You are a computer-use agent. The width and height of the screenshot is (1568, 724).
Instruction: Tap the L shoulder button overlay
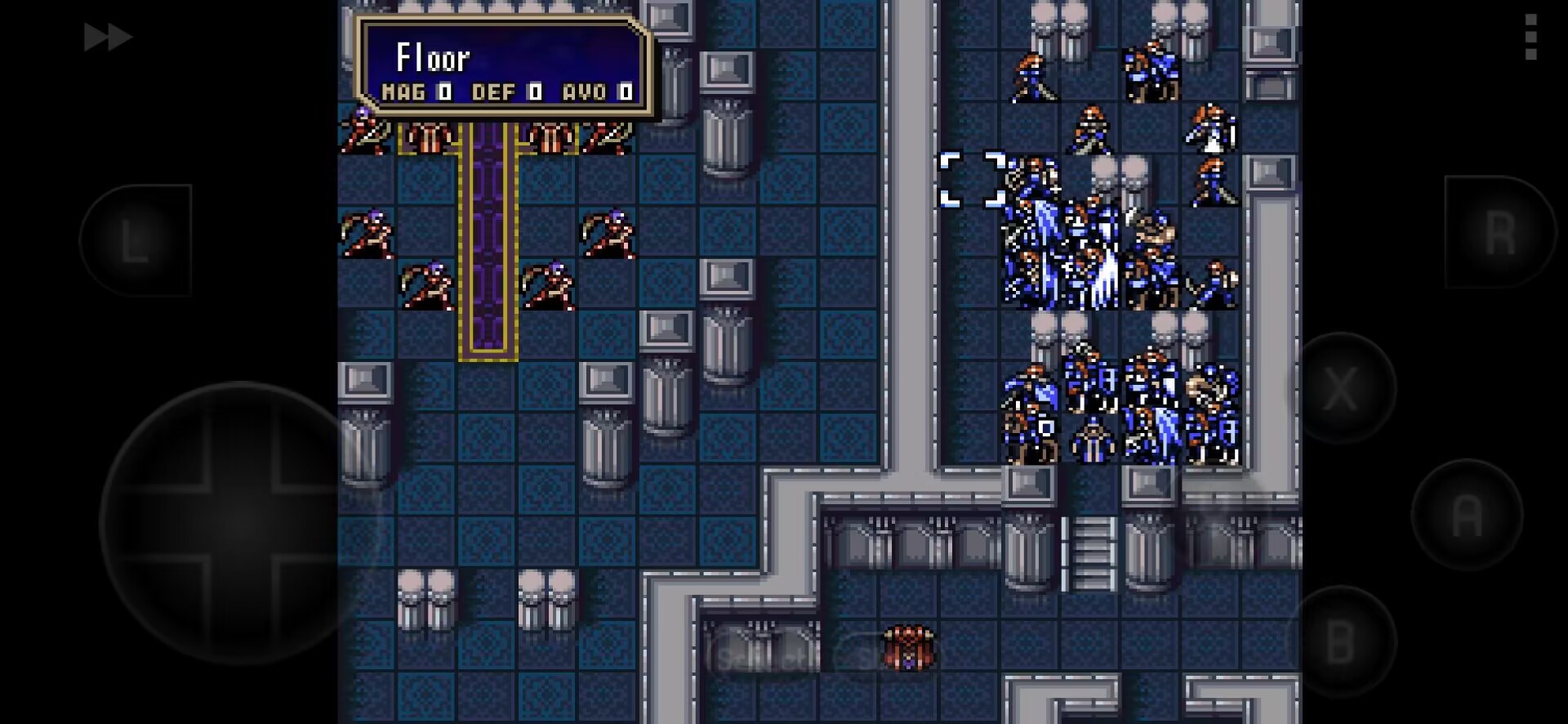pos(136,240)
